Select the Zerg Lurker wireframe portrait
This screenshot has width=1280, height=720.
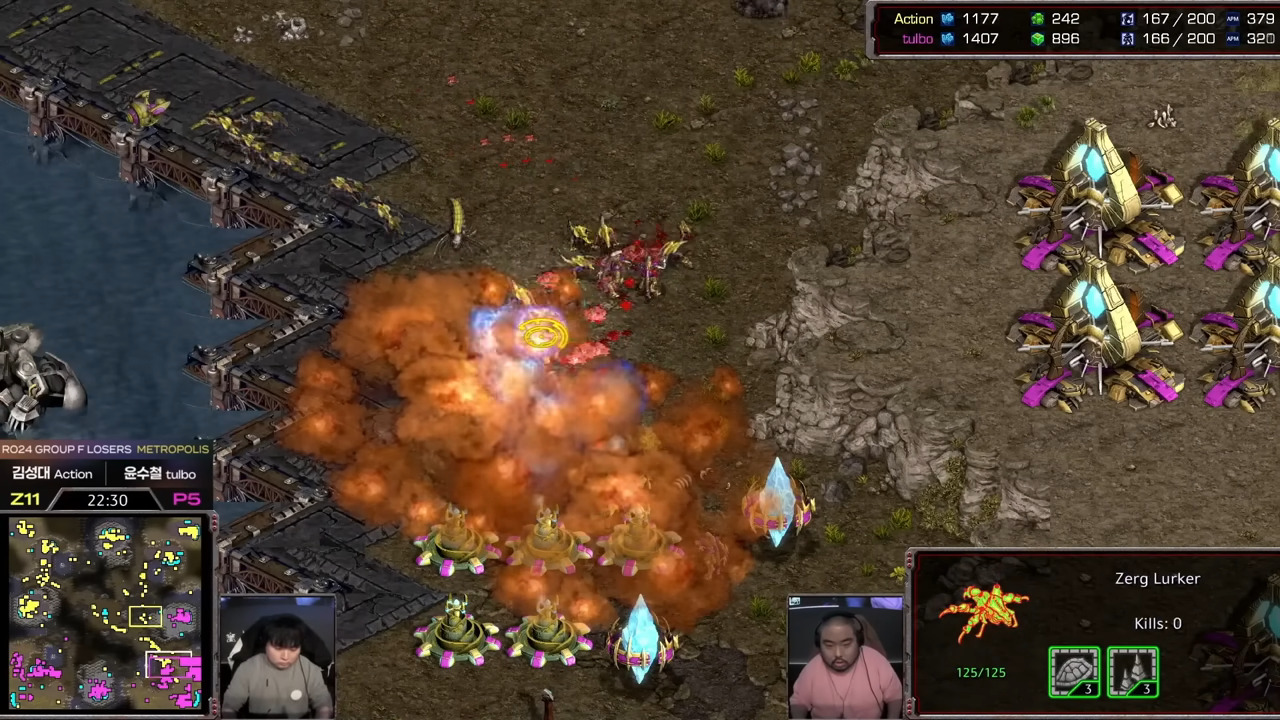tap(984, 613)
